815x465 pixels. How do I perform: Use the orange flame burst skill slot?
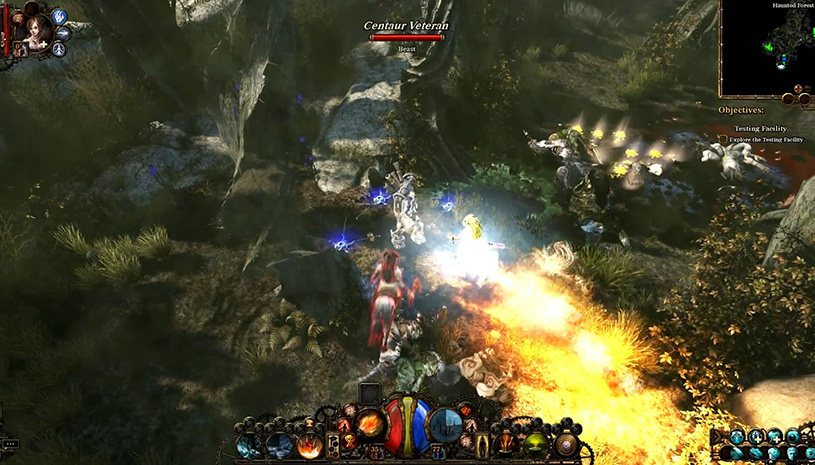coord(309,446)
